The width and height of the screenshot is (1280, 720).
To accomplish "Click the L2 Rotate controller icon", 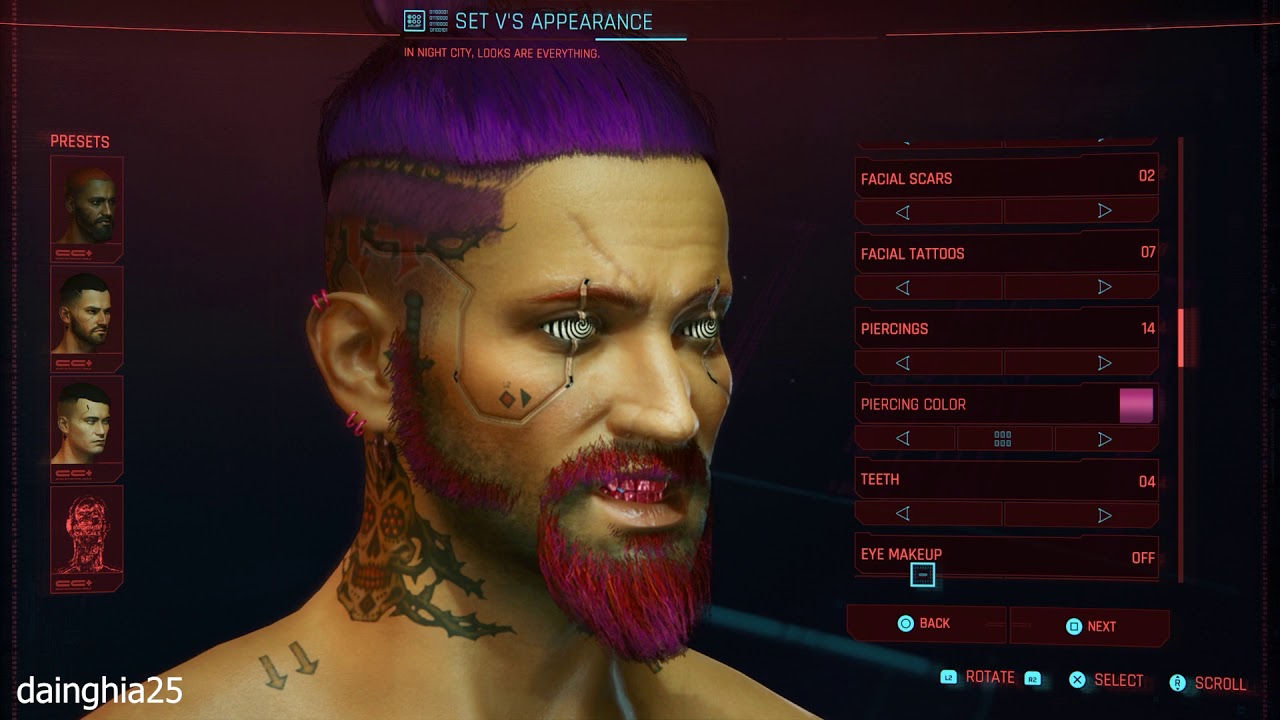I will pos(948,677).
